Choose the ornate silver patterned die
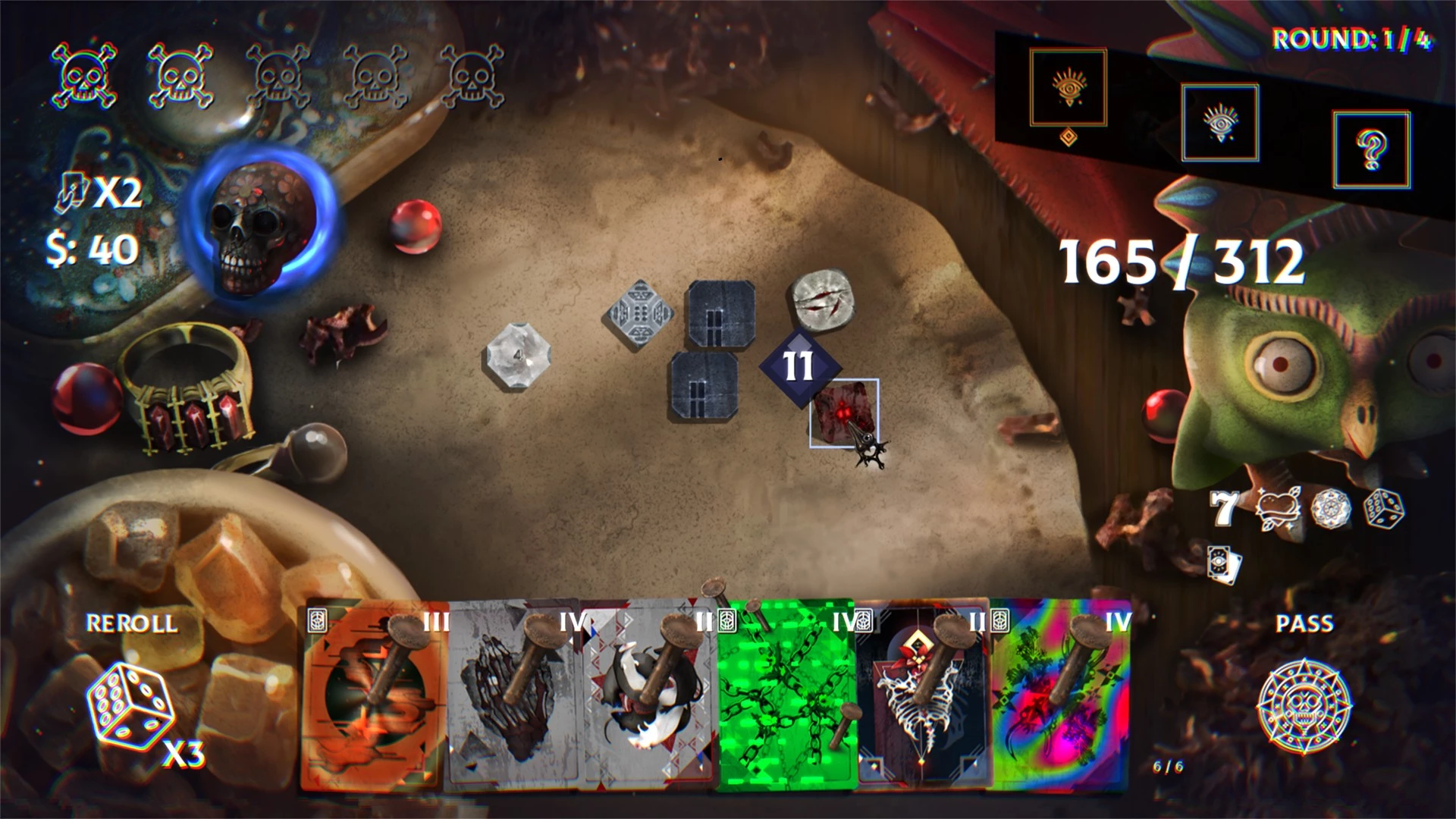 coord(641,314)
